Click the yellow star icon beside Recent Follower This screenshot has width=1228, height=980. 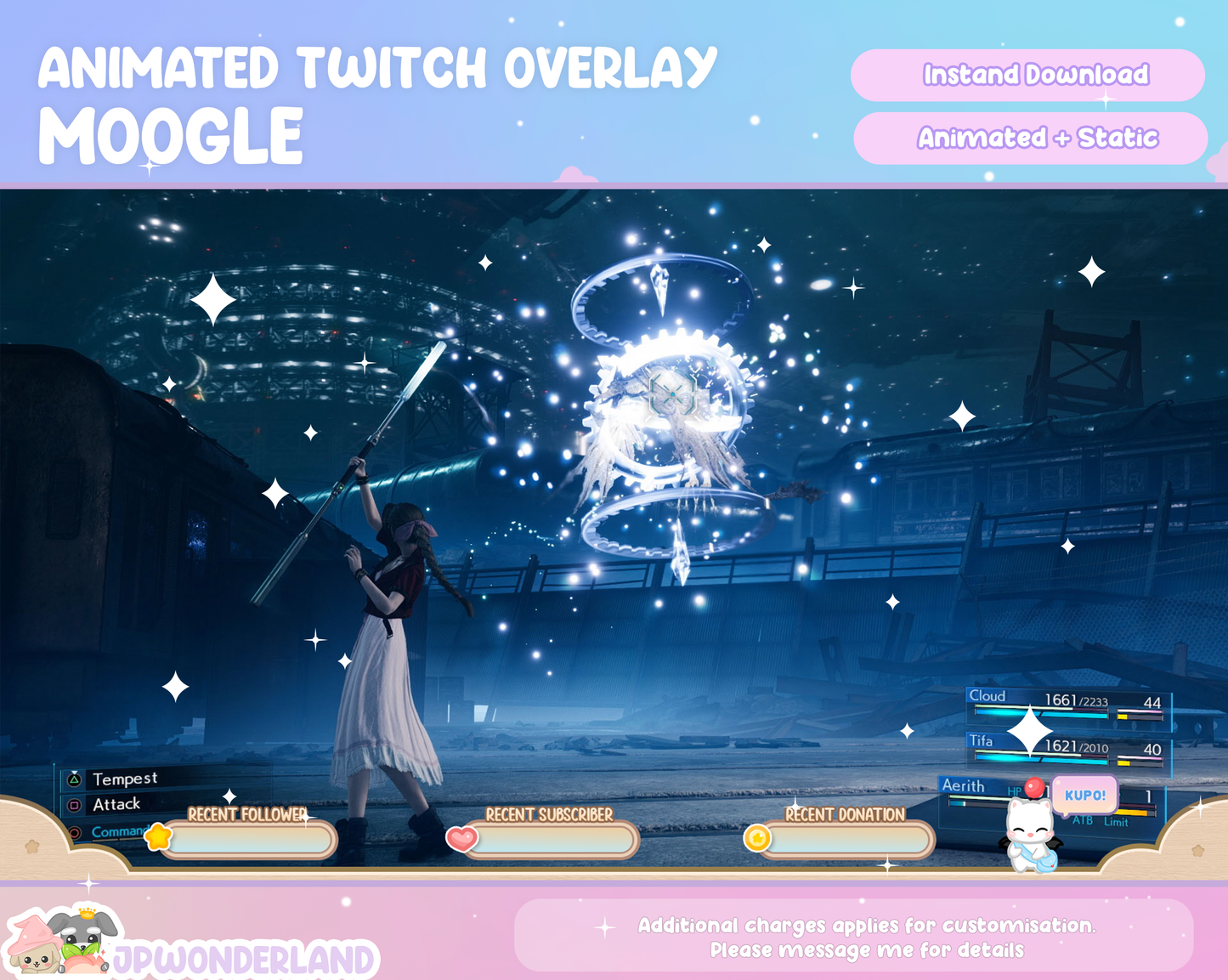pyautogui.click(x=158, y=836)
